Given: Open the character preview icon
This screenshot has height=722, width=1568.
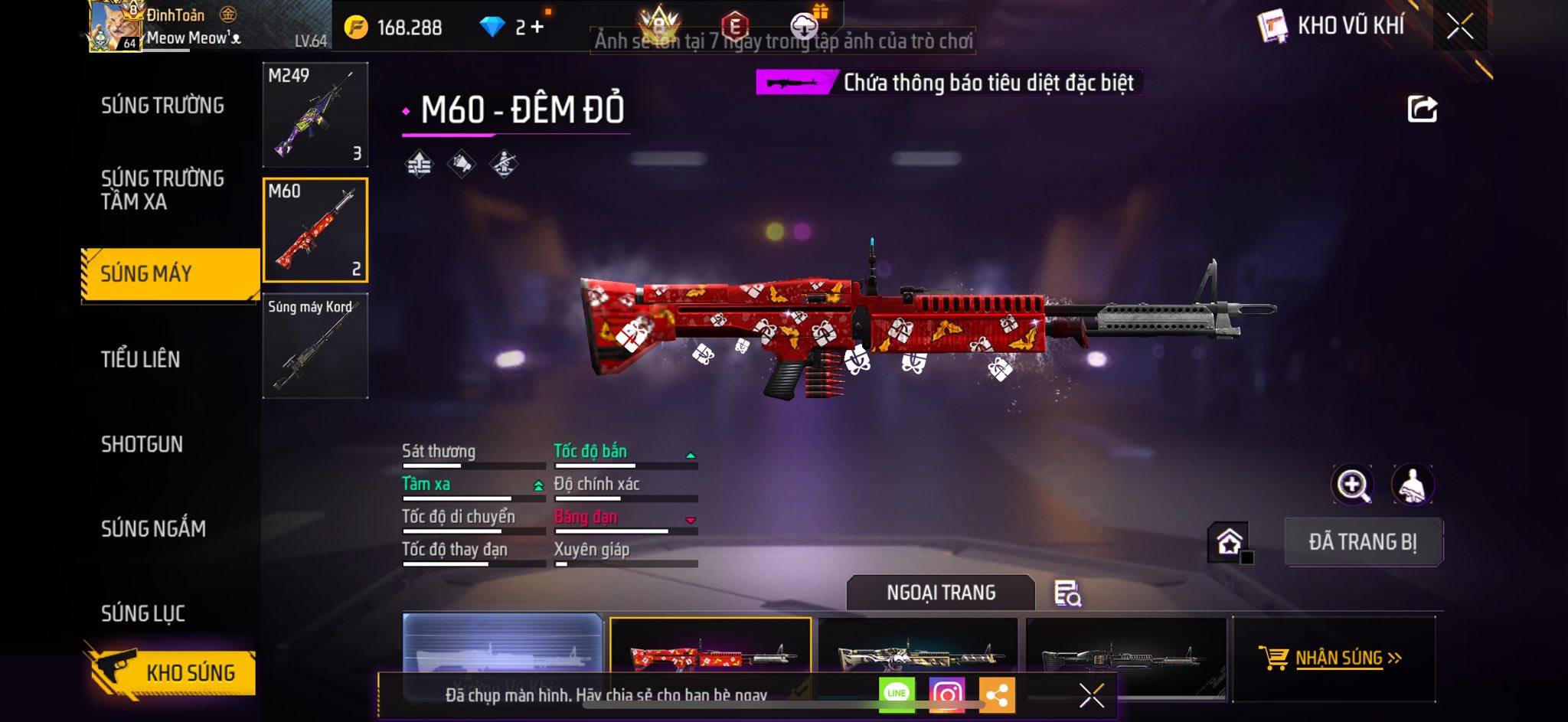Looking at the screenshot, I should pyautogui.click(x=1412, y=485).
